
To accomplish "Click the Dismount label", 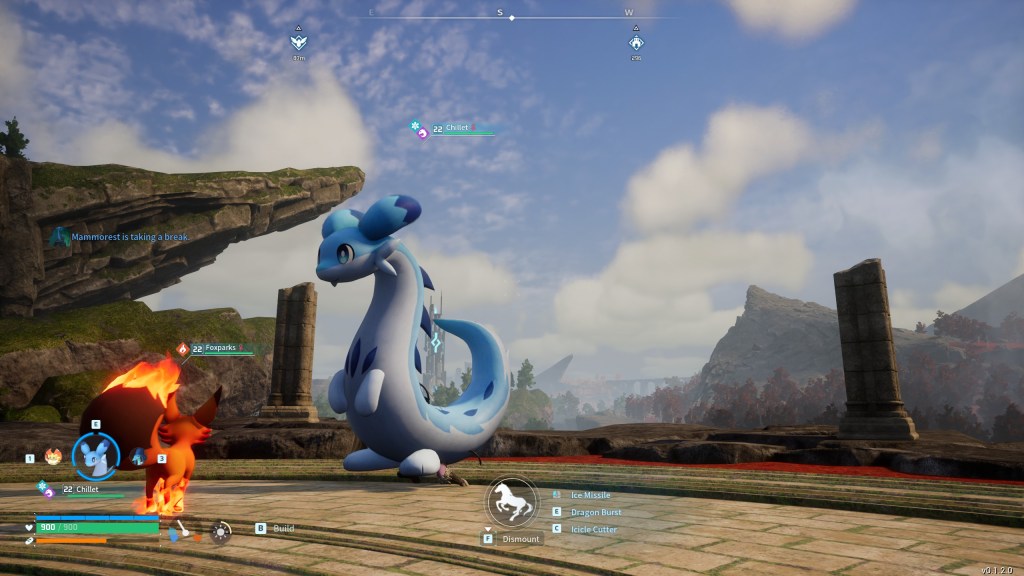I will pyautogui.click(x=521, y=539).
